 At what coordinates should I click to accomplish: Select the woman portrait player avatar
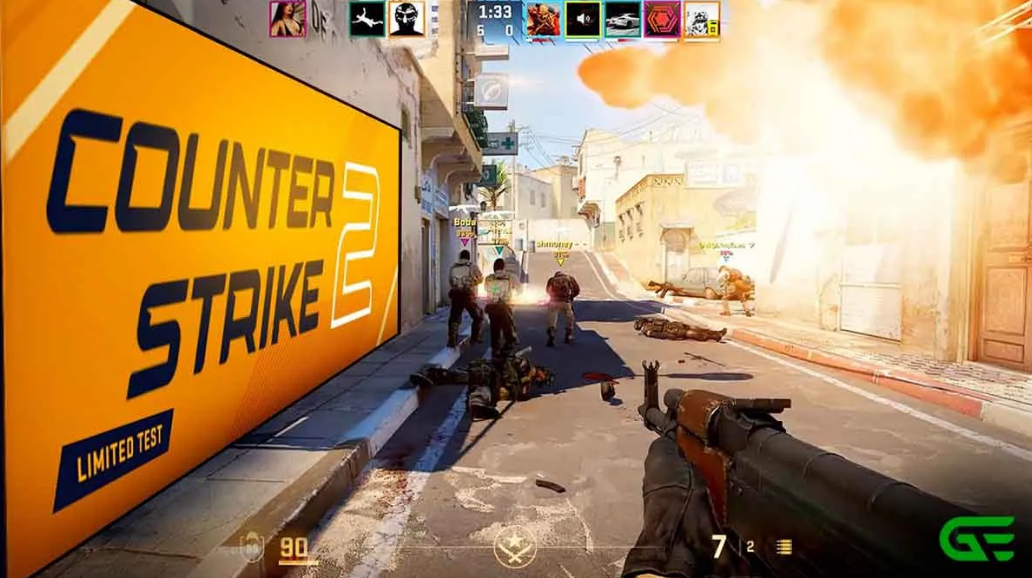pos(287,19)
